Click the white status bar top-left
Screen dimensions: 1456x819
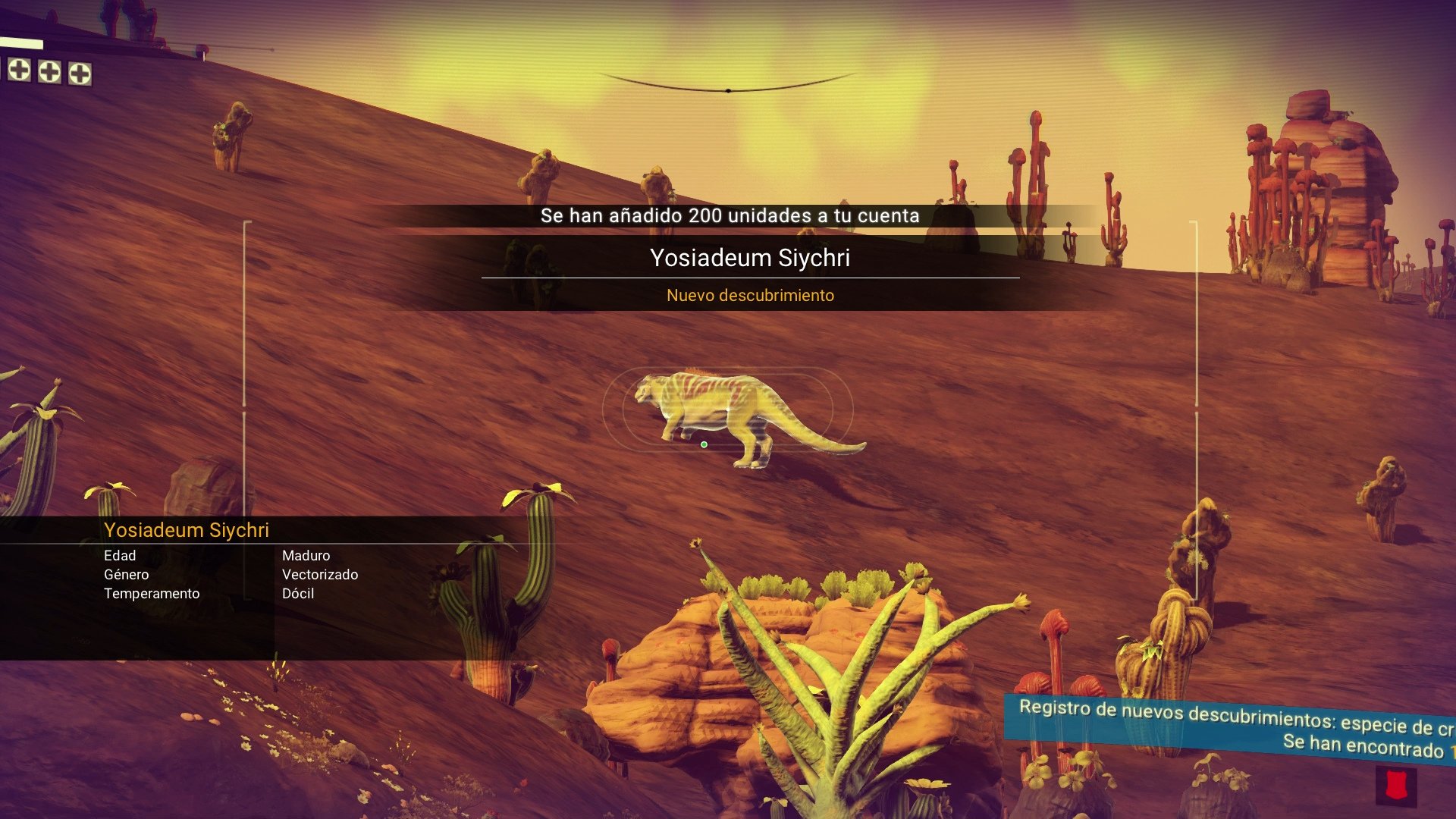click(x=21, y=42)
